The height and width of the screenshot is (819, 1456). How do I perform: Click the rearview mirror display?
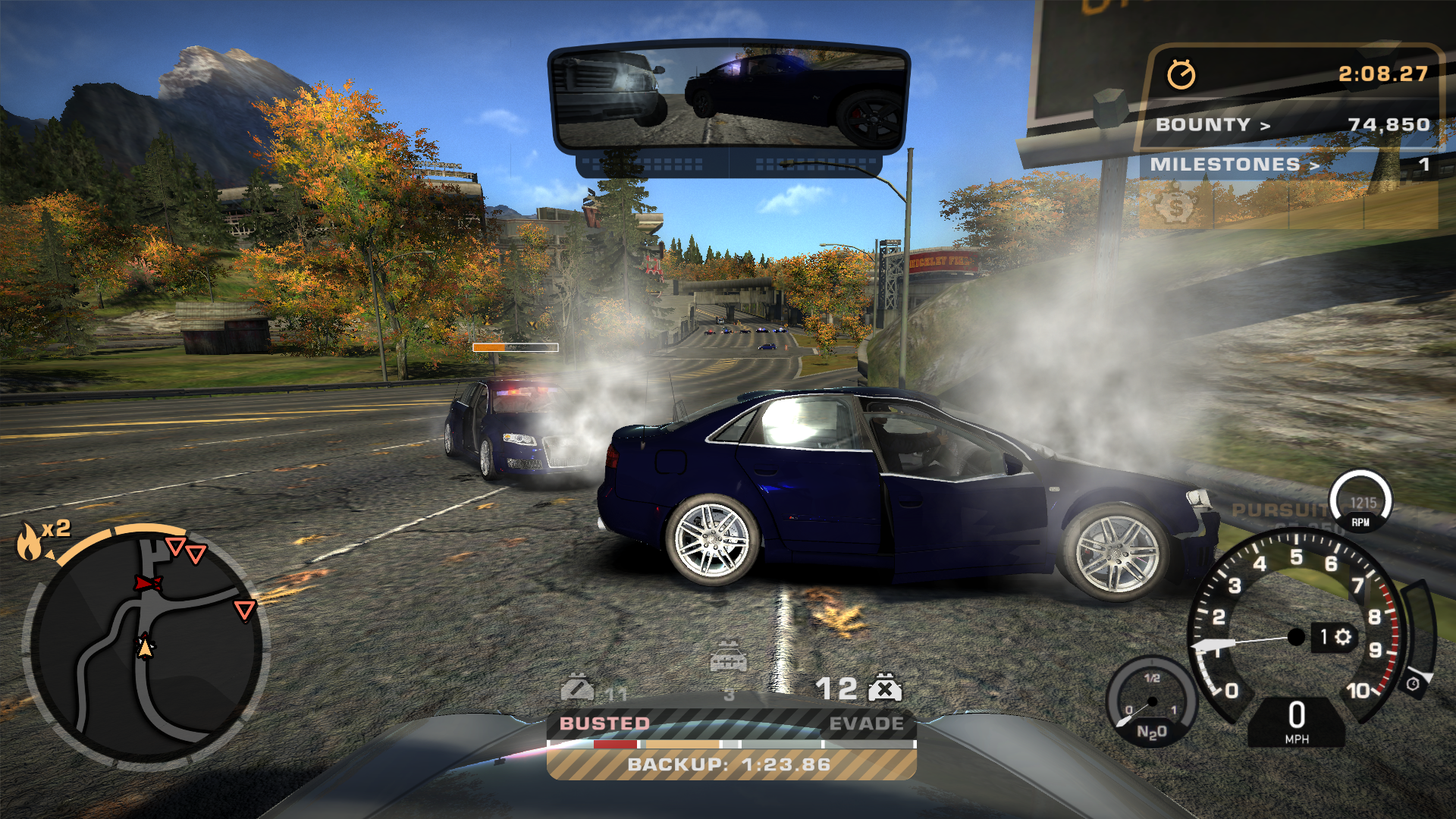(x=730, y=99)
